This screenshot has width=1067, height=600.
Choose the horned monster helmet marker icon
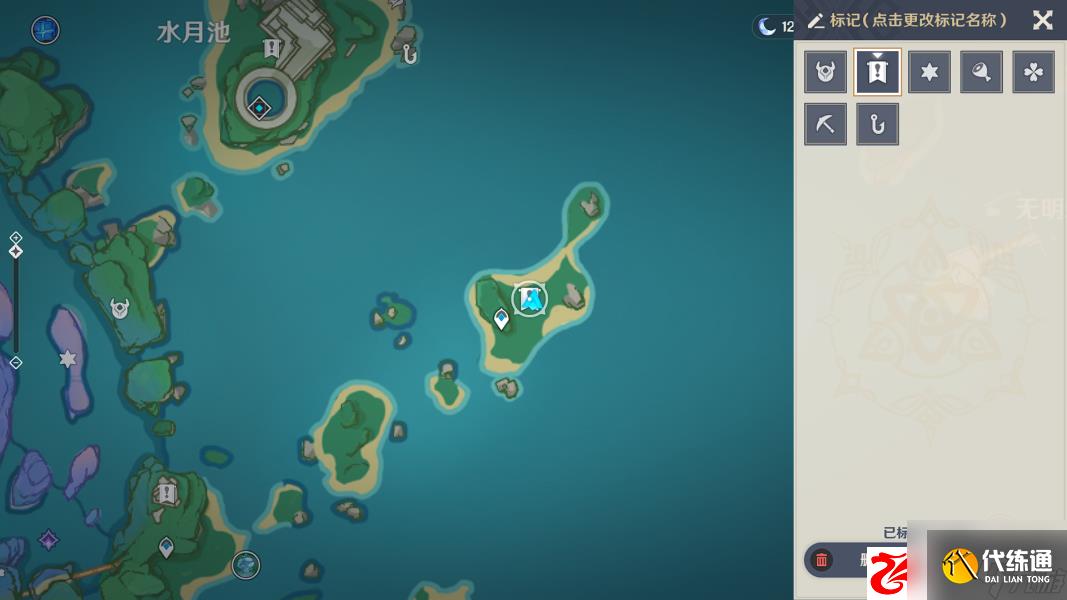(x=826, y=72)
